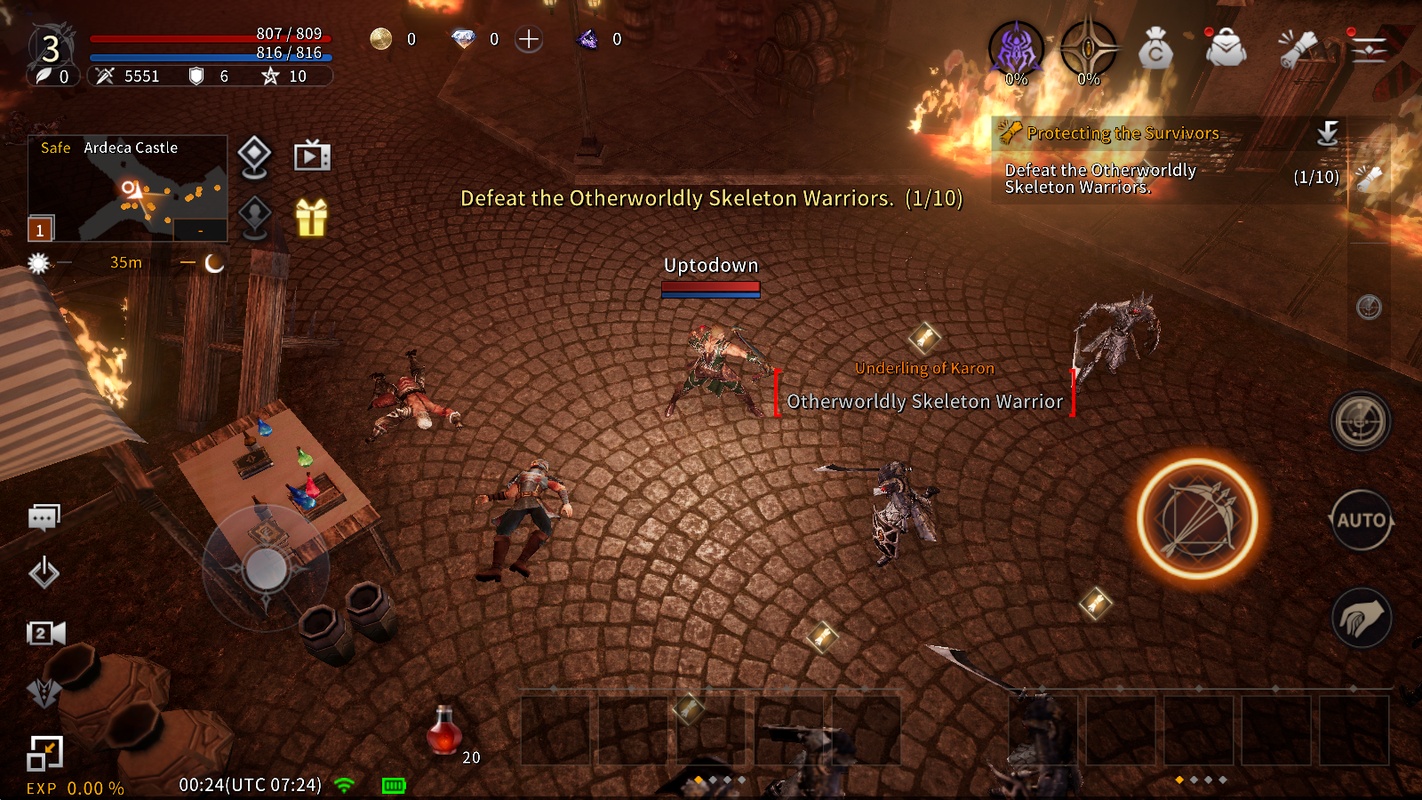Activate the radar target scan button
1422x800 pixels.
click(1361, 421)
